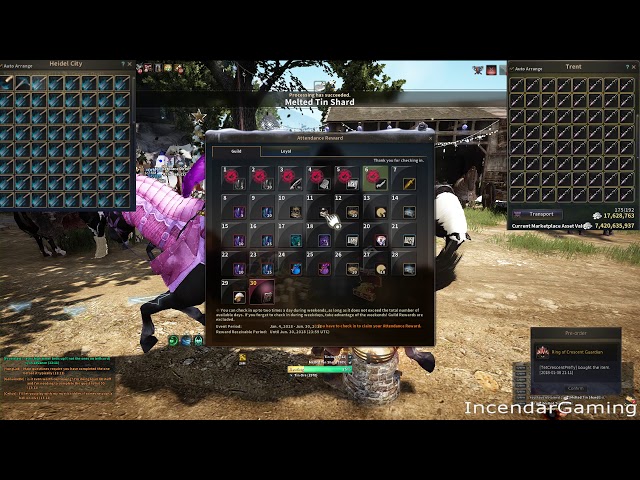Open help for Heidel City storage

tap(122, 65)
